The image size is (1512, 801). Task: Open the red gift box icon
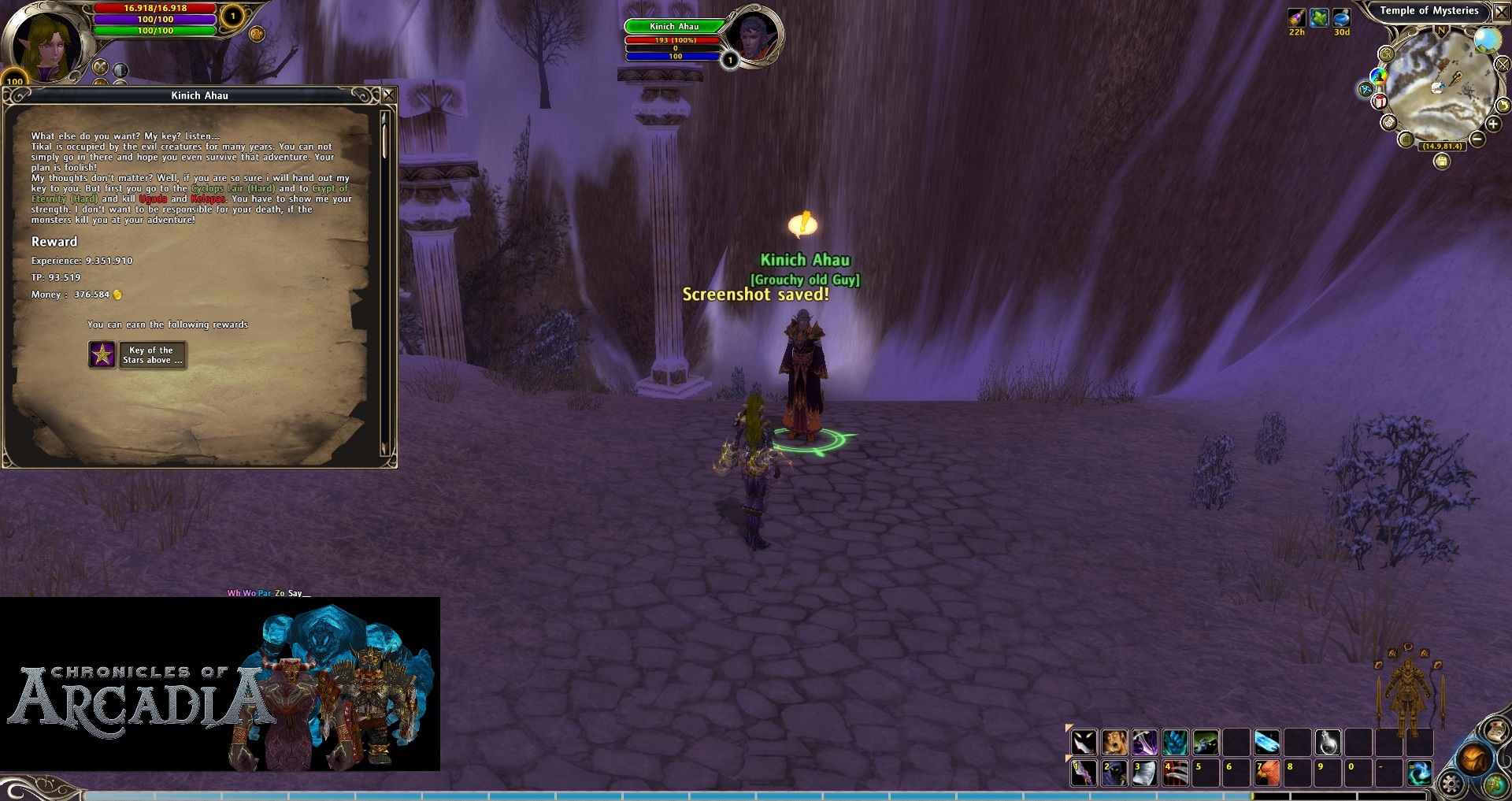coord(1380,102)
